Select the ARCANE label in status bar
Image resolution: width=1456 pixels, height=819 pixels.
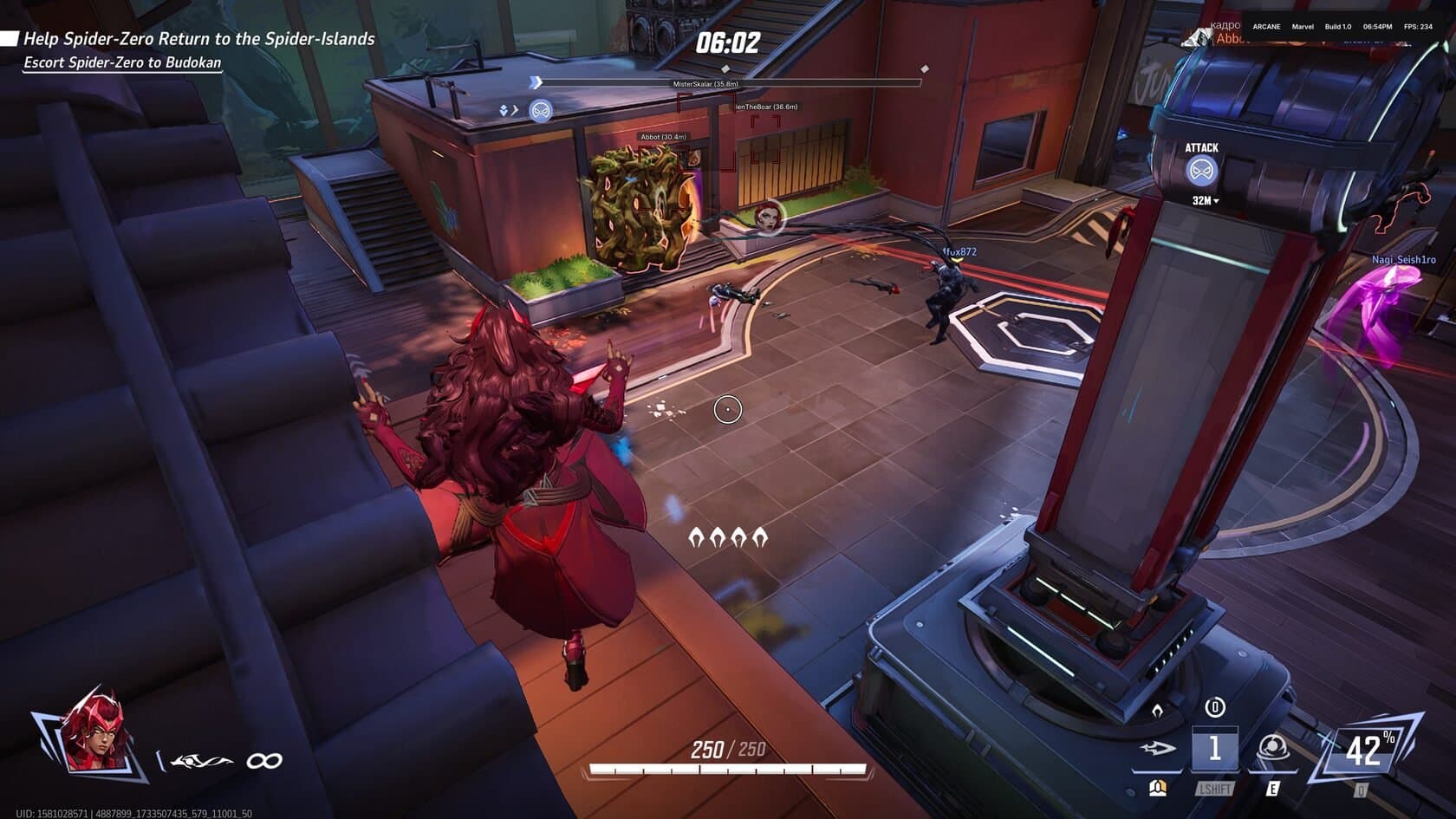pos(1265,27)
